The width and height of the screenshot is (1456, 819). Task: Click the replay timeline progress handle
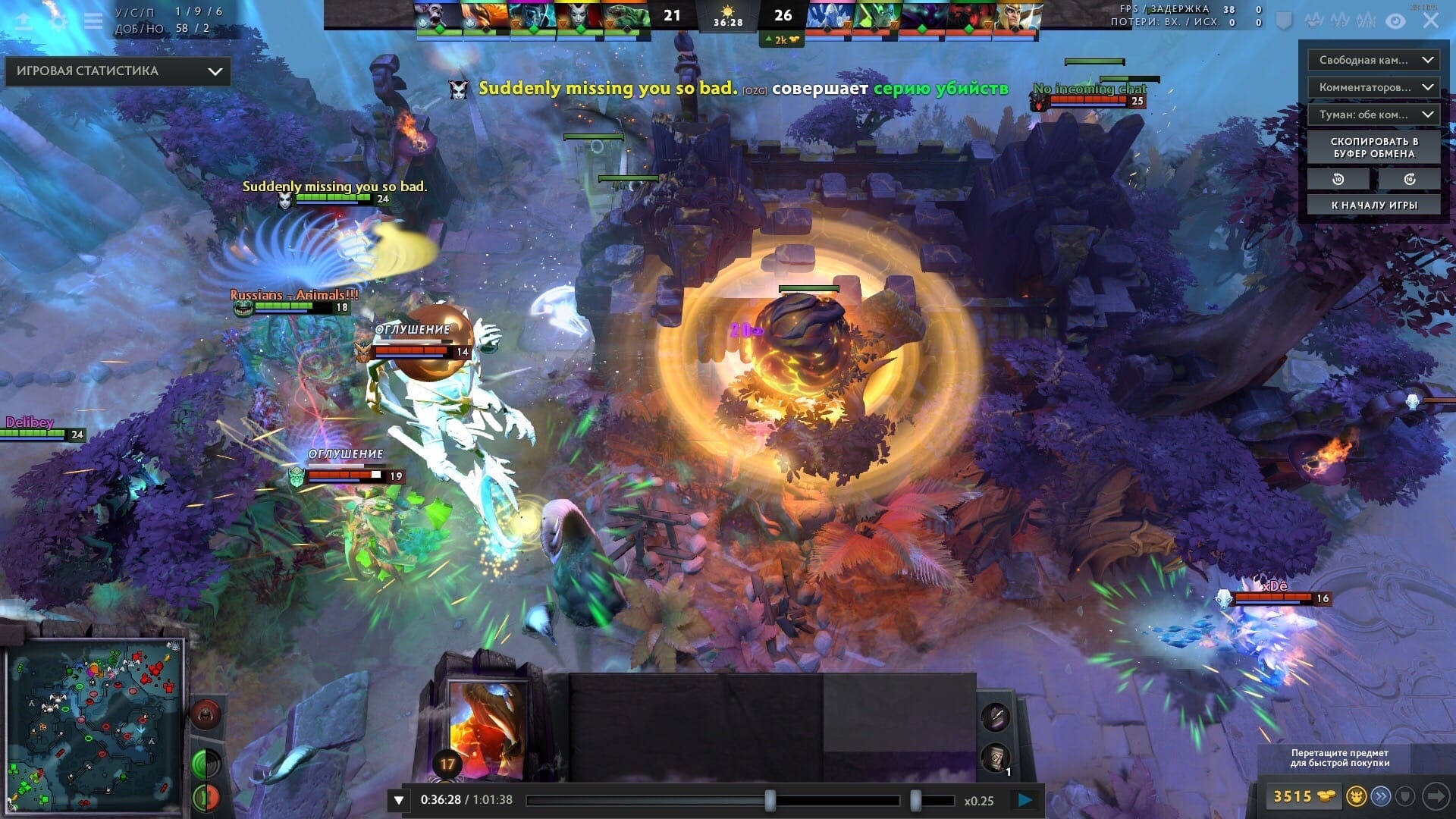(x=770, y=800)
